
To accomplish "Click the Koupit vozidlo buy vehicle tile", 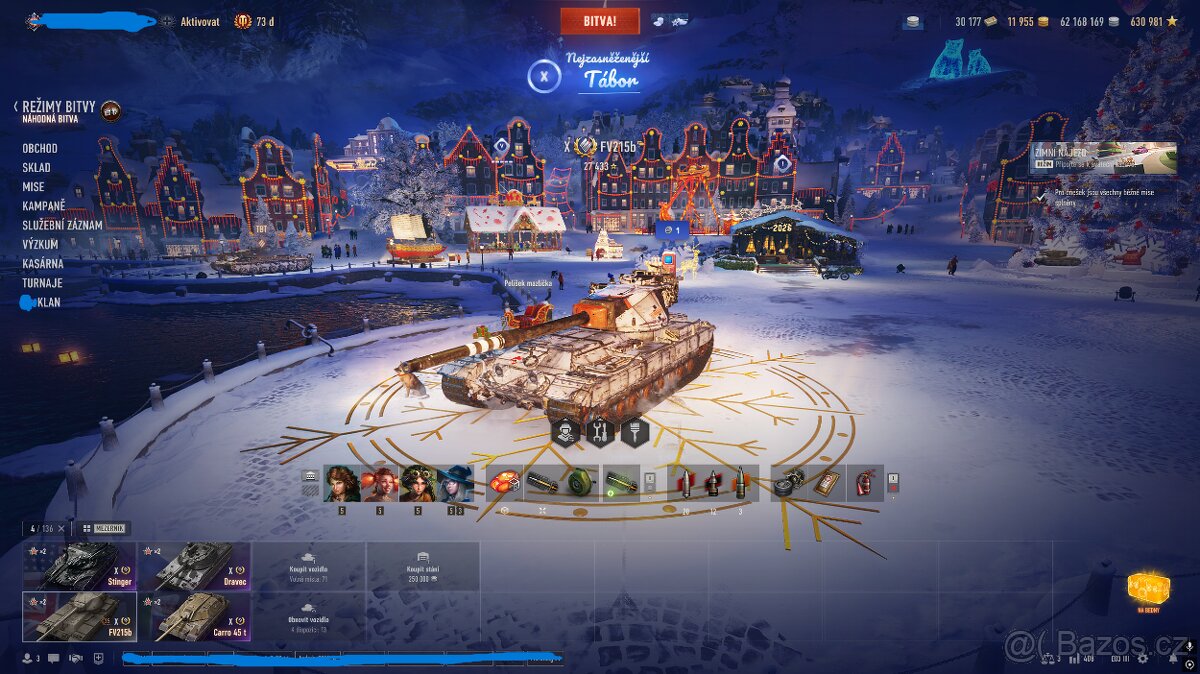I will (x=308, y=566).
